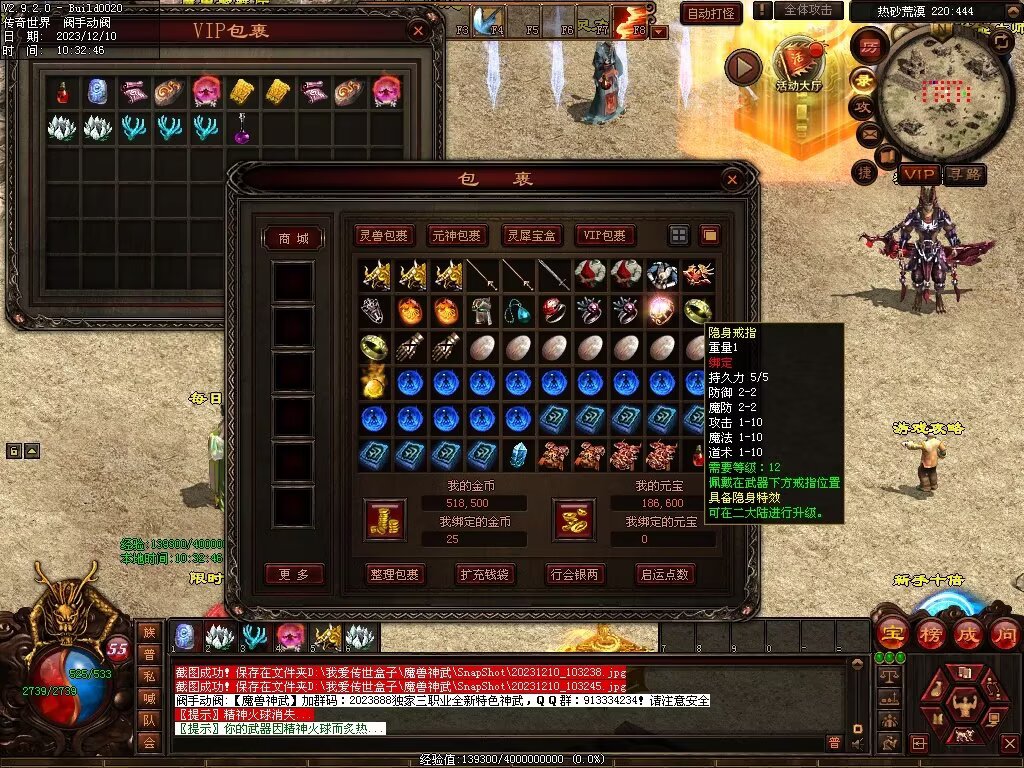Image resolution: width=1024 pixels, height=768 pixels.
Task: Open the 元神包裹 bag
Action: [x=457, y=236]
